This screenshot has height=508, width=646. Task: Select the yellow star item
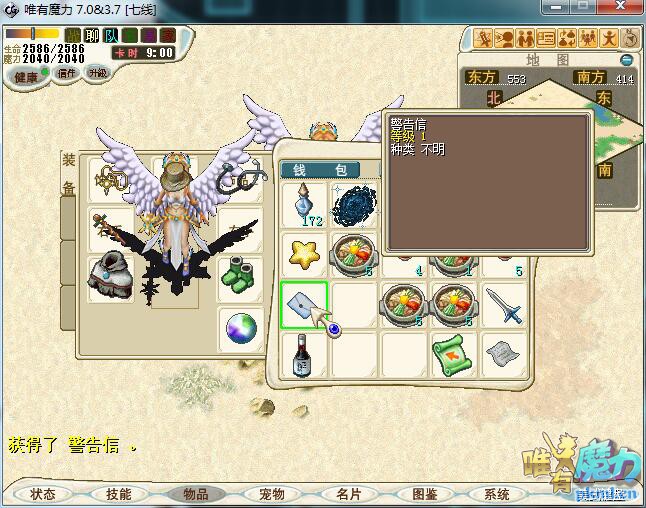pyautogui.click(x=304, y=254)
